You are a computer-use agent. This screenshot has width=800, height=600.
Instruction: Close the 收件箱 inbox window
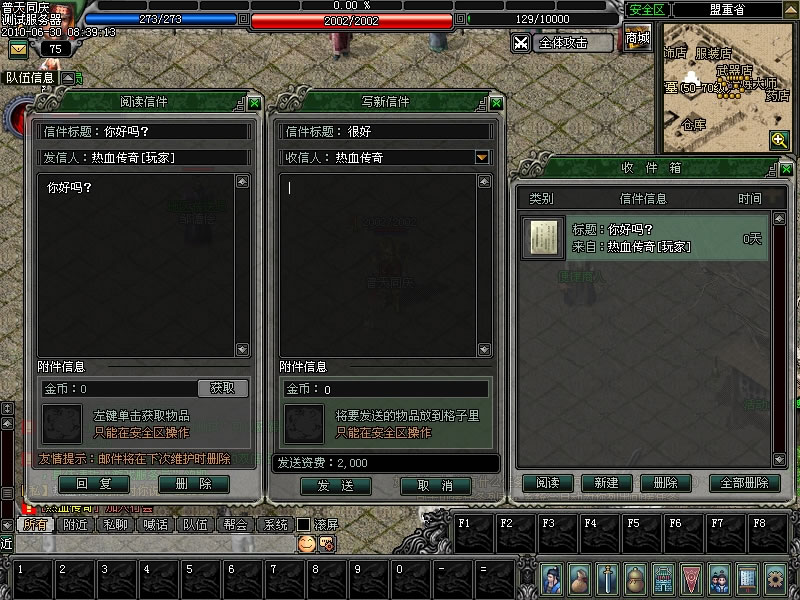point(786,168)
